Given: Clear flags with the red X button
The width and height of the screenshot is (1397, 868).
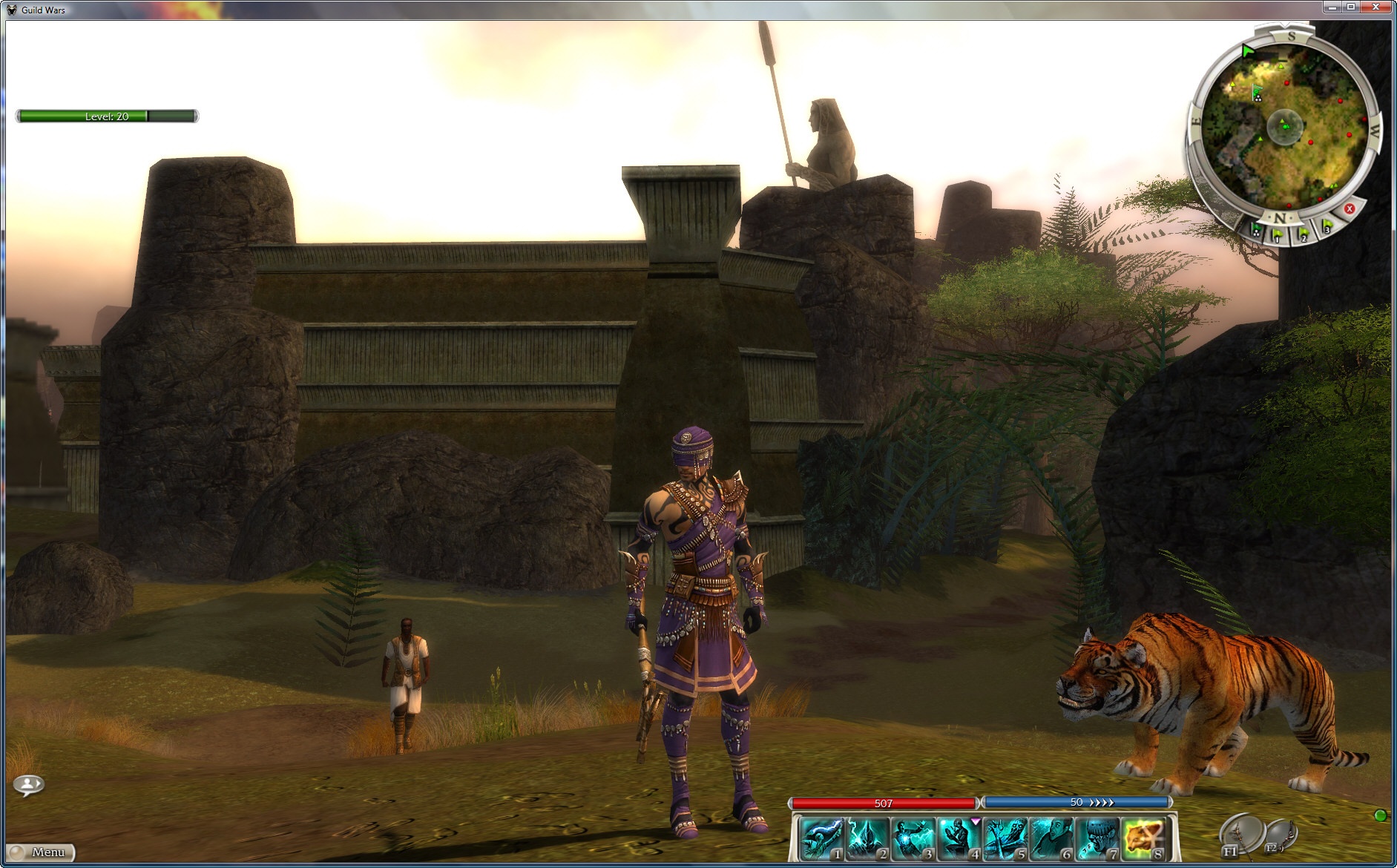Looking at the screenshot, I should point(1350,209).
